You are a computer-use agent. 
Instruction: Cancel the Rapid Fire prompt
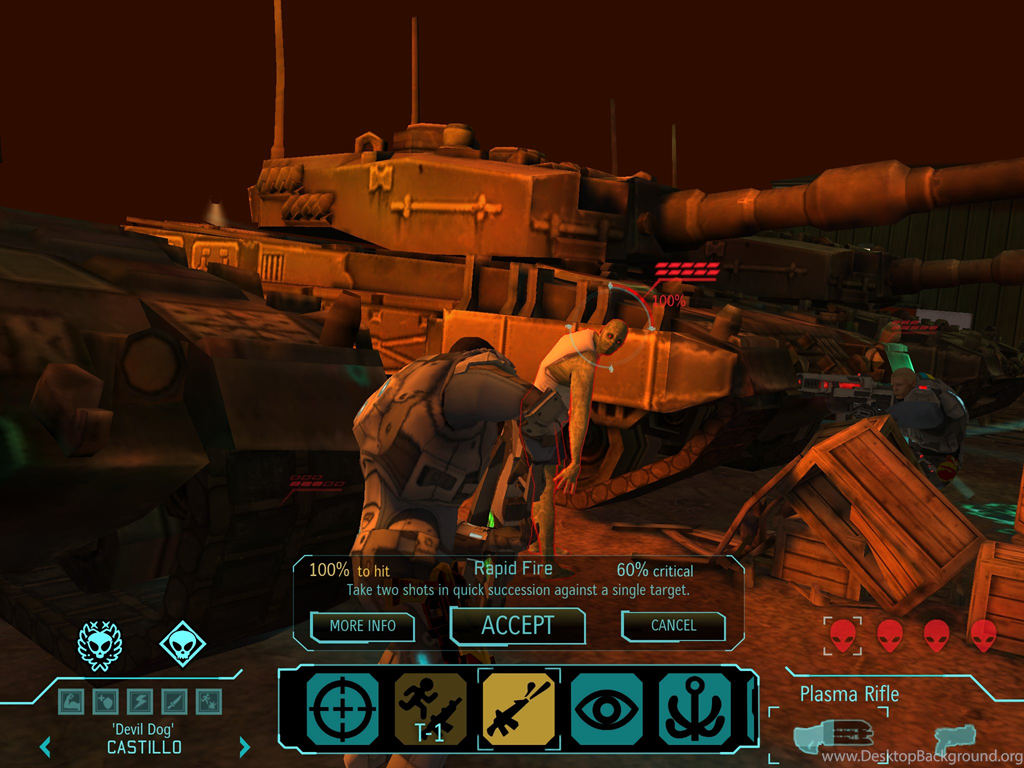coord(673,626)
